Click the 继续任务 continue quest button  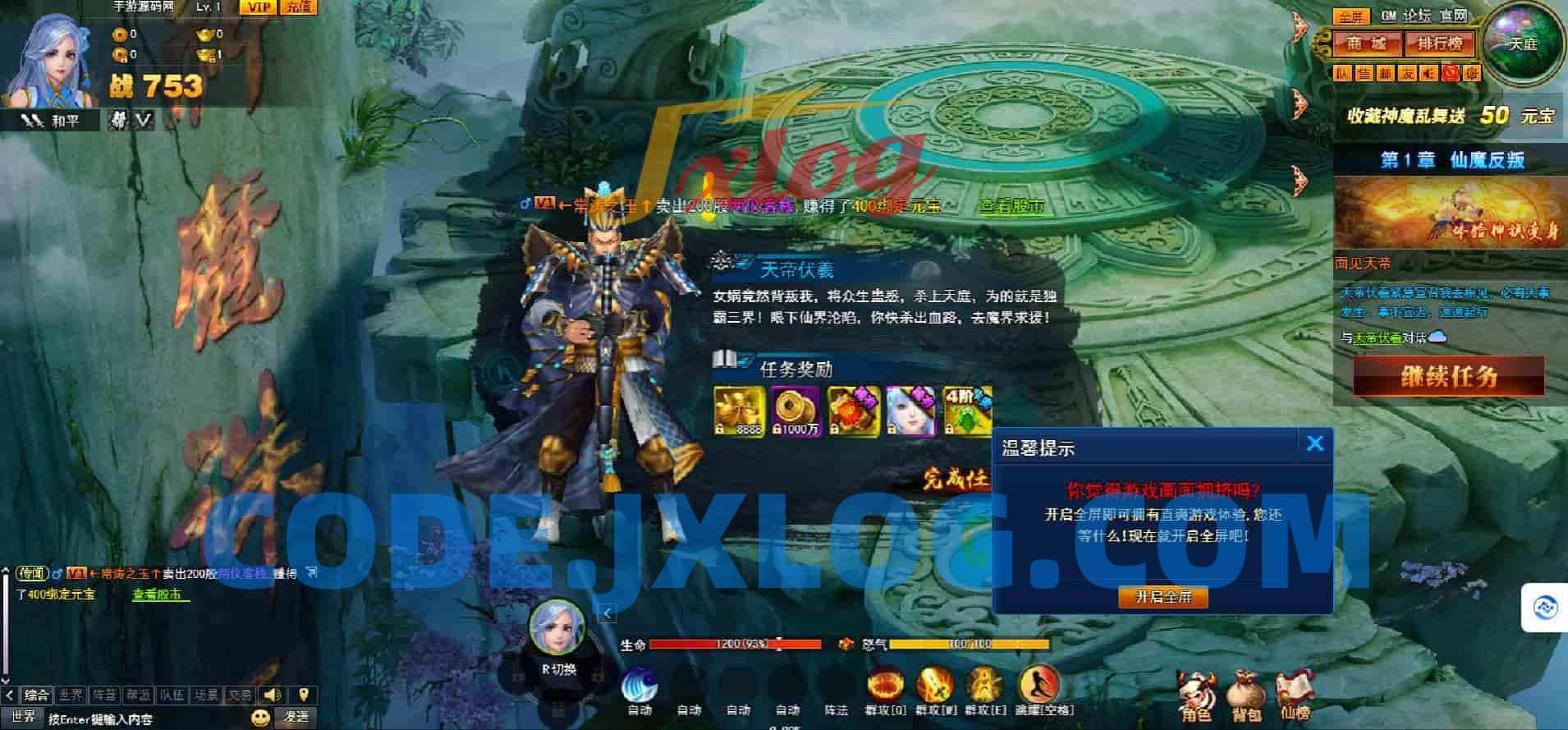(x=1447, y=377)
